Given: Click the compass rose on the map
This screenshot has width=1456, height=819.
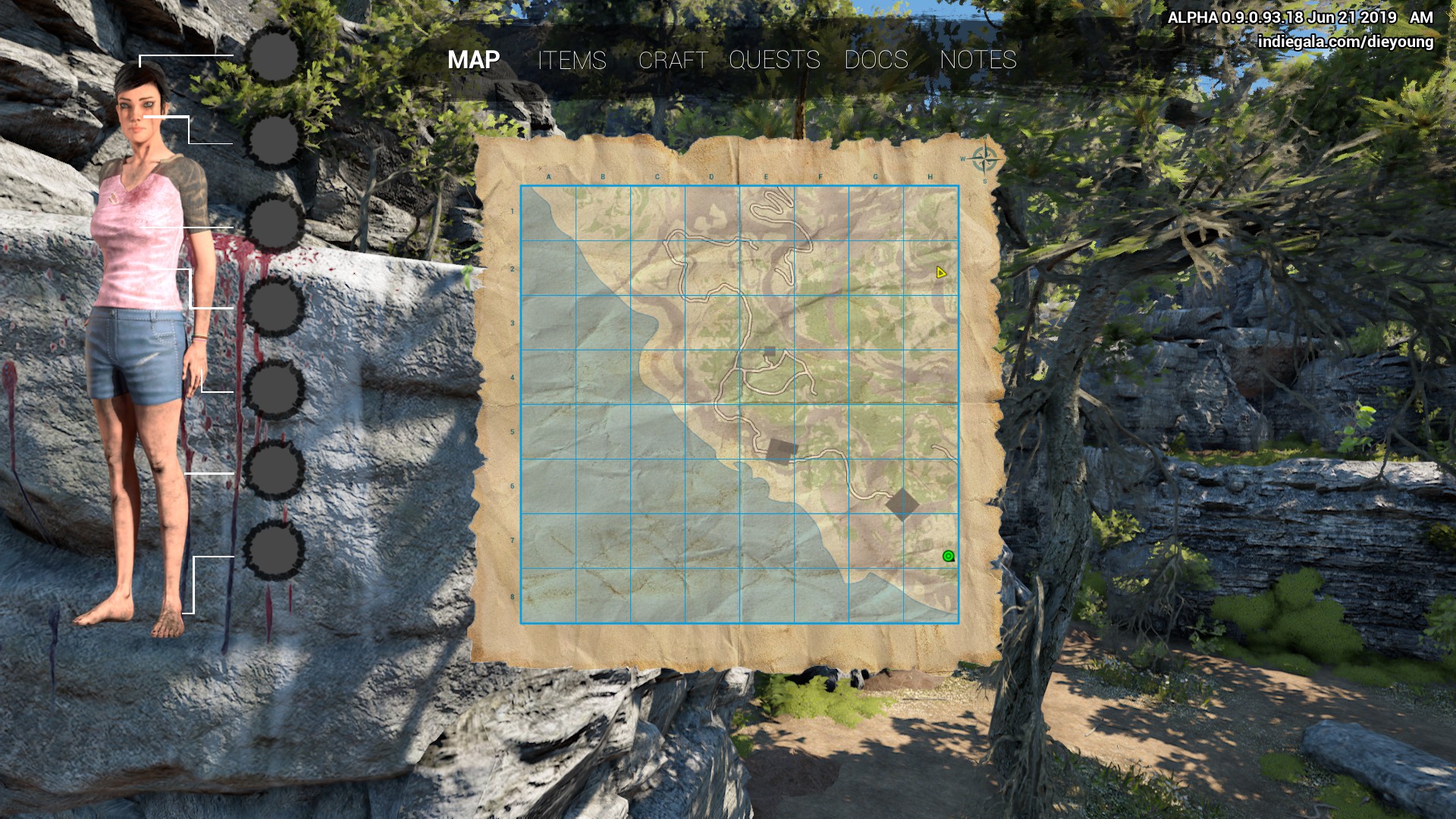Looking at the screenshot, I should tap(984, 160).
